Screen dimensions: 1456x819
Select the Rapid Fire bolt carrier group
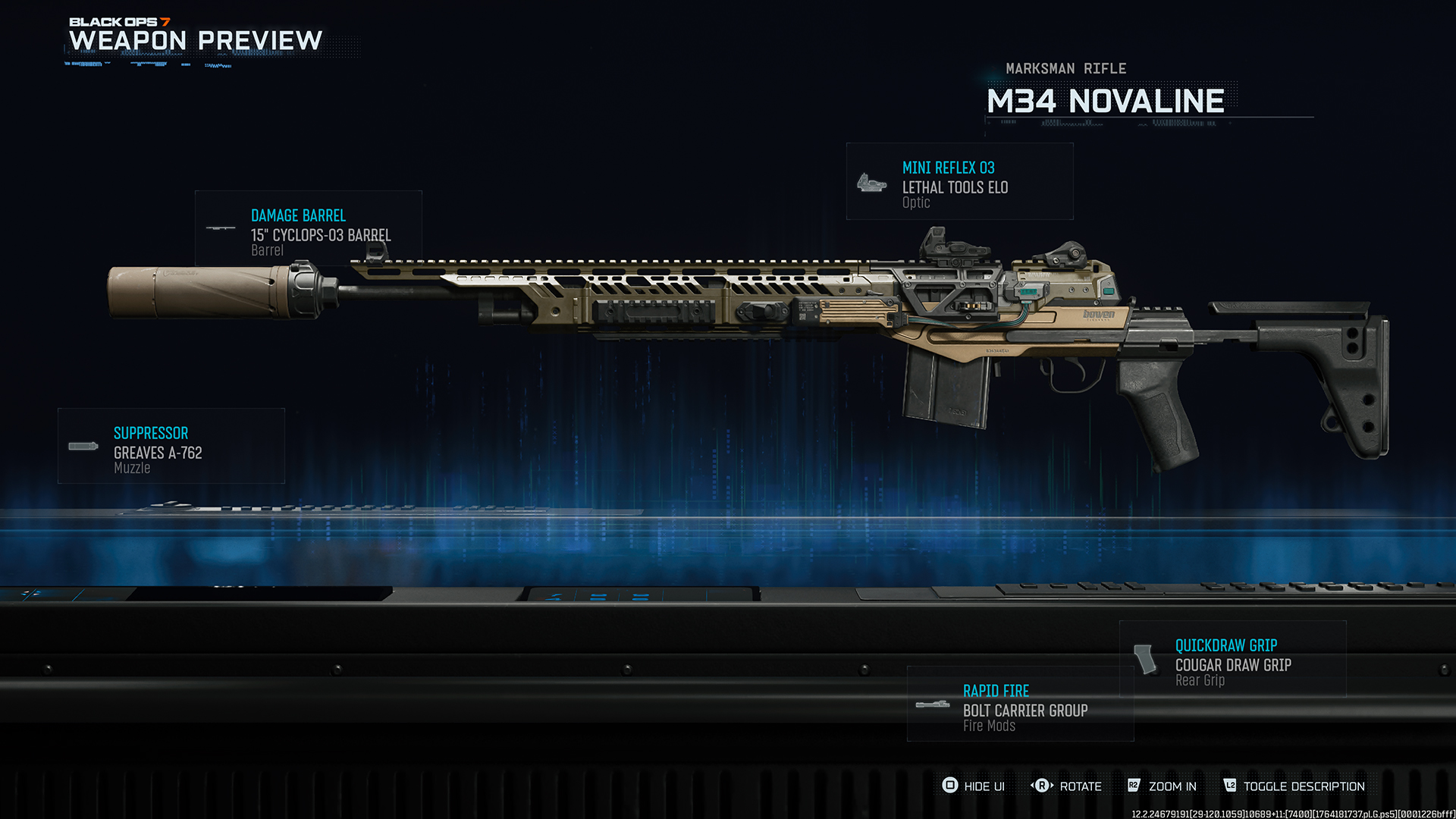pyautogui.click(x=1020, y=704)
